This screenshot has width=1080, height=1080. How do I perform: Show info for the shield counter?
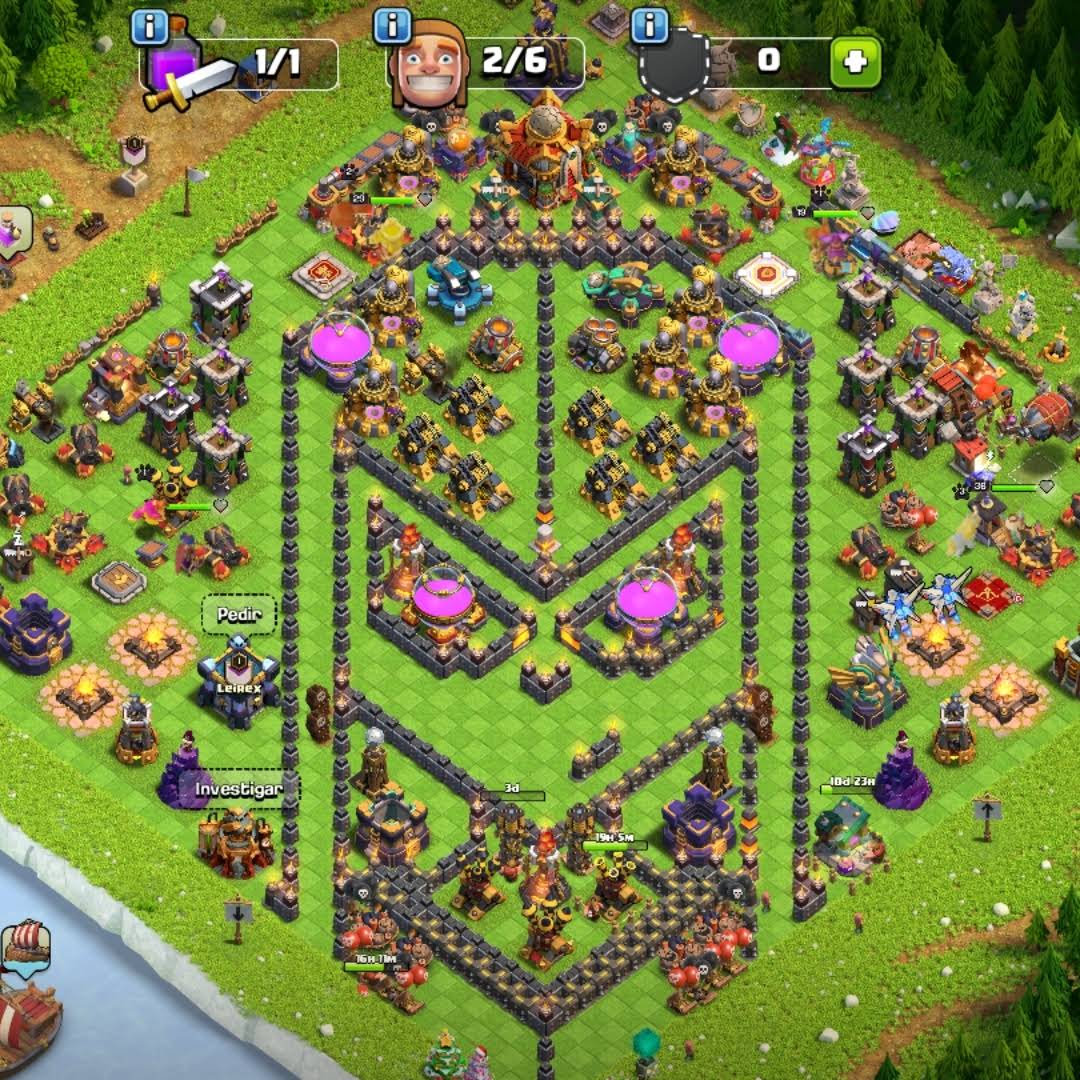[x=650, y=27]
